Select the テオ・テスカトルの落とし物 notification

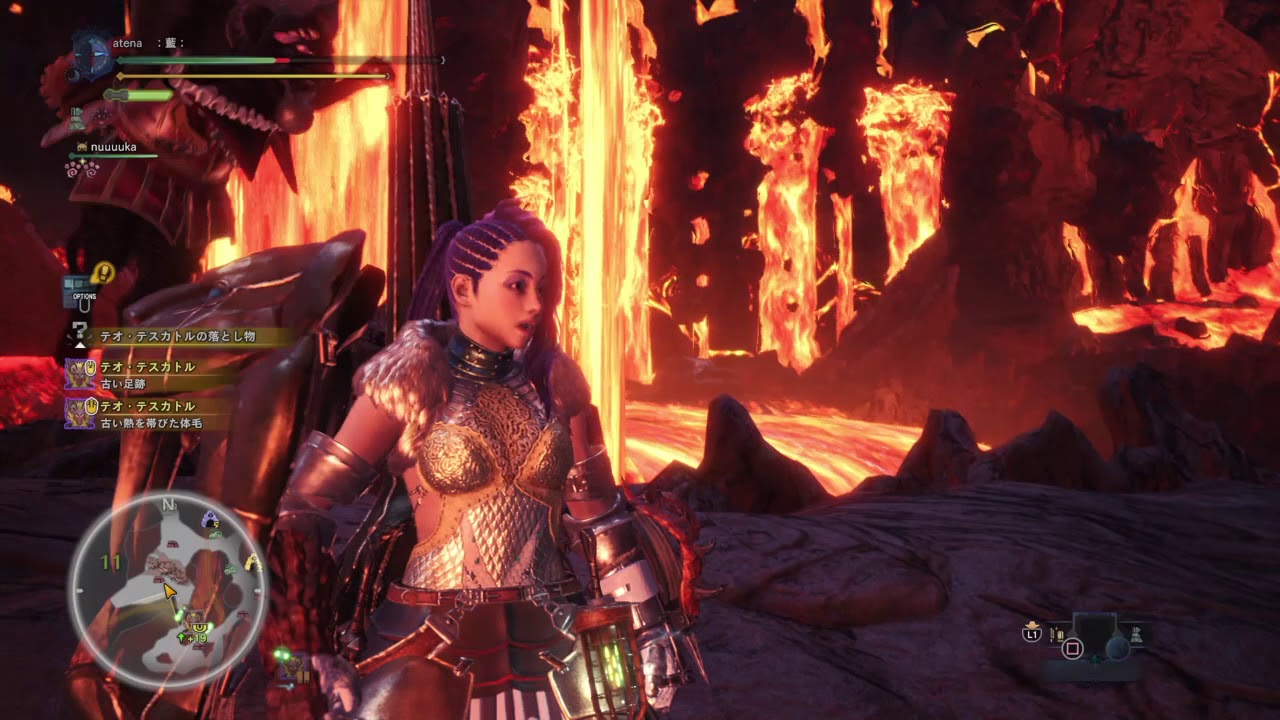tap(177, 337)
